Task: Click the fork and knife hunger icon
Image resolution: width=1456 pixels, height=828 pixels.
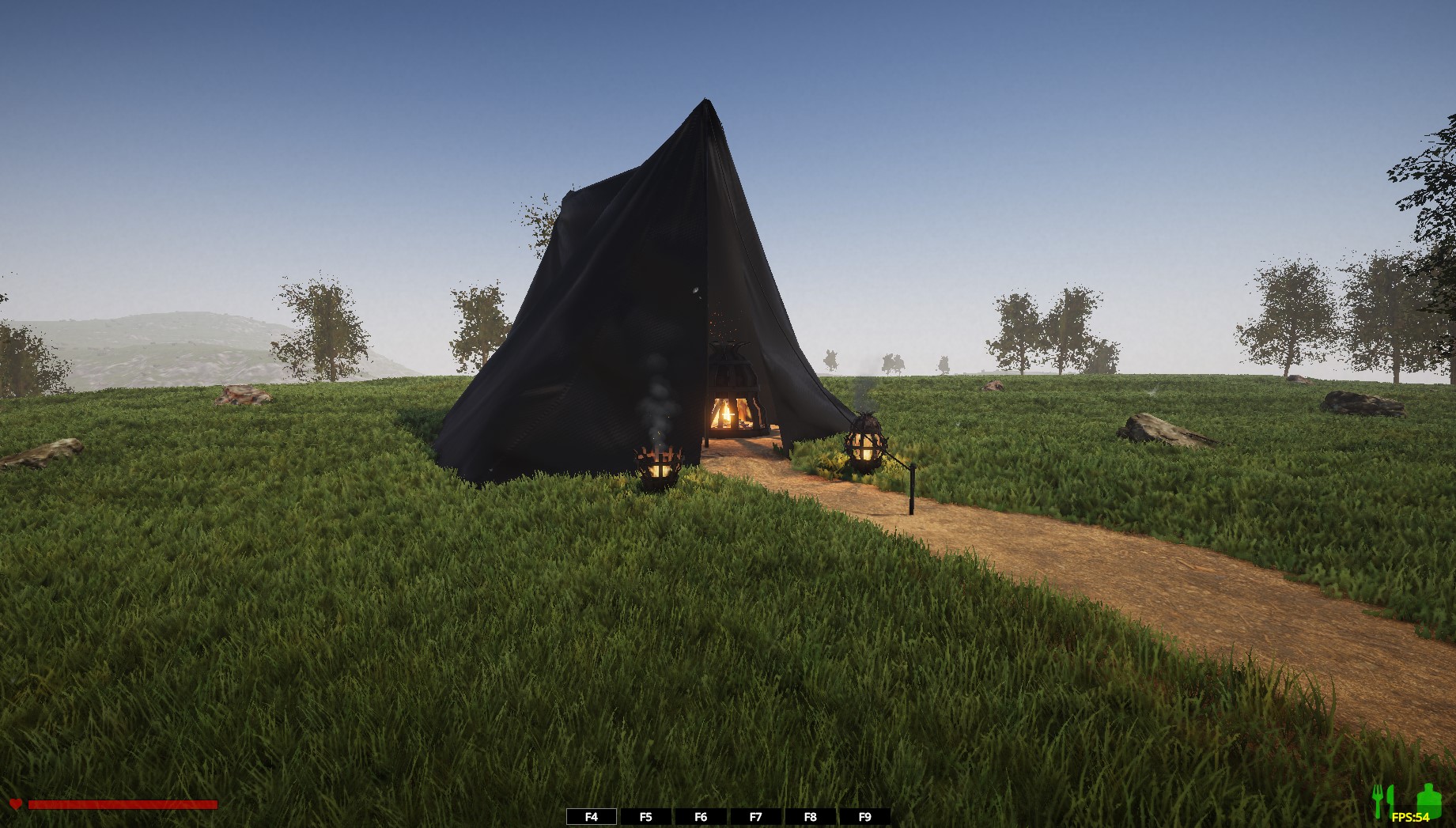Action: pos(1382,800)
